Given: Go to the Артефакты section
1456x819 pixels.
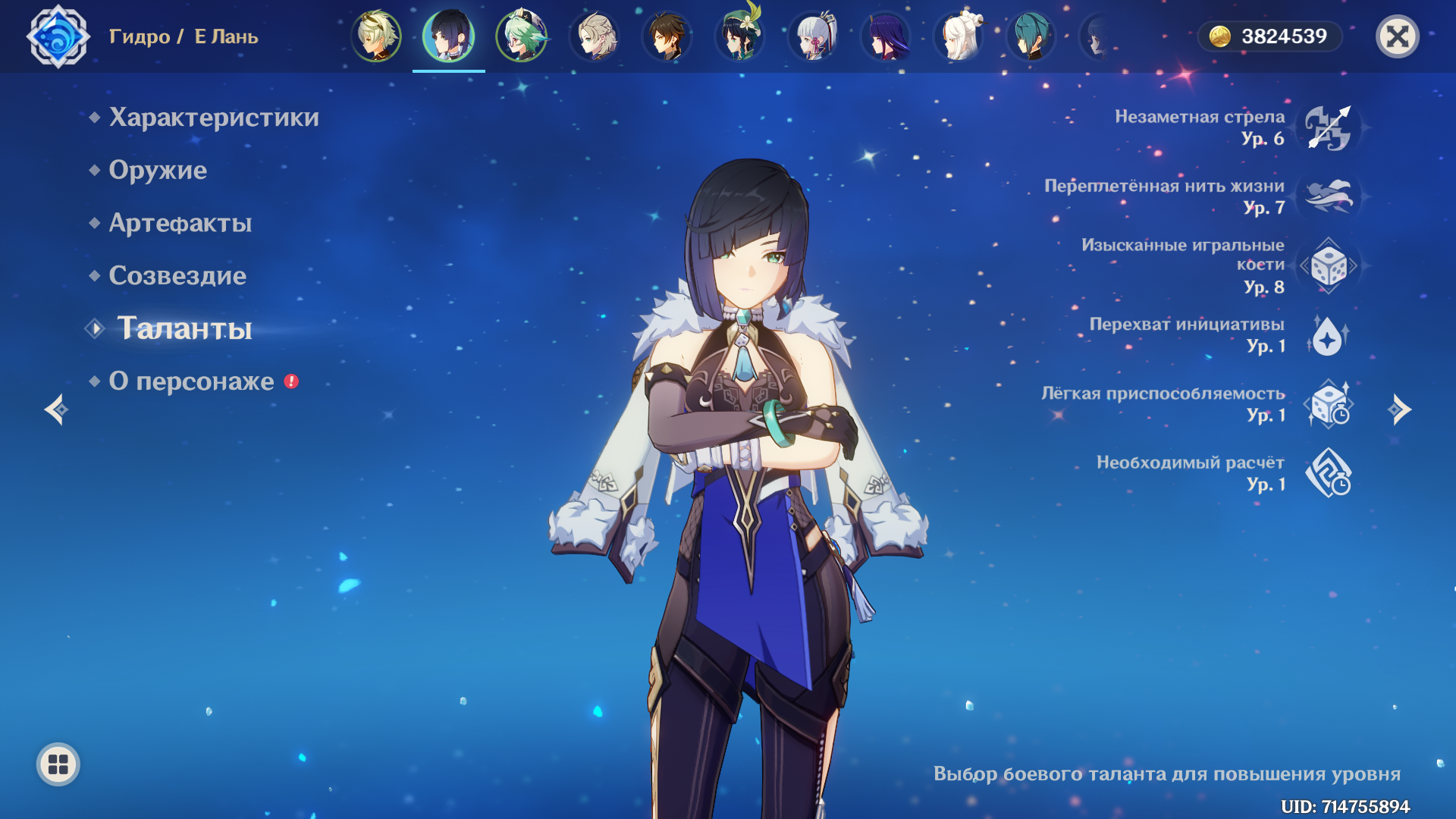Looking at the screenshot, I should [180, 223].
